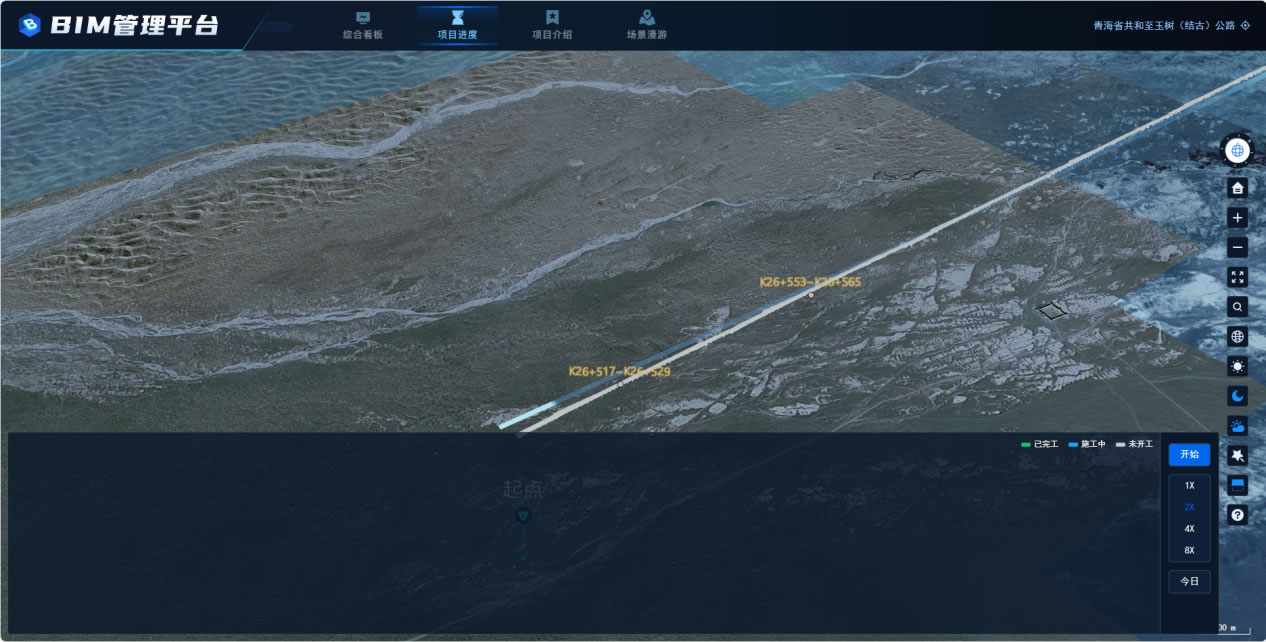Jump to today with the 今日 button
Screen dimensions: 1266x642
tap(1189, 581)
